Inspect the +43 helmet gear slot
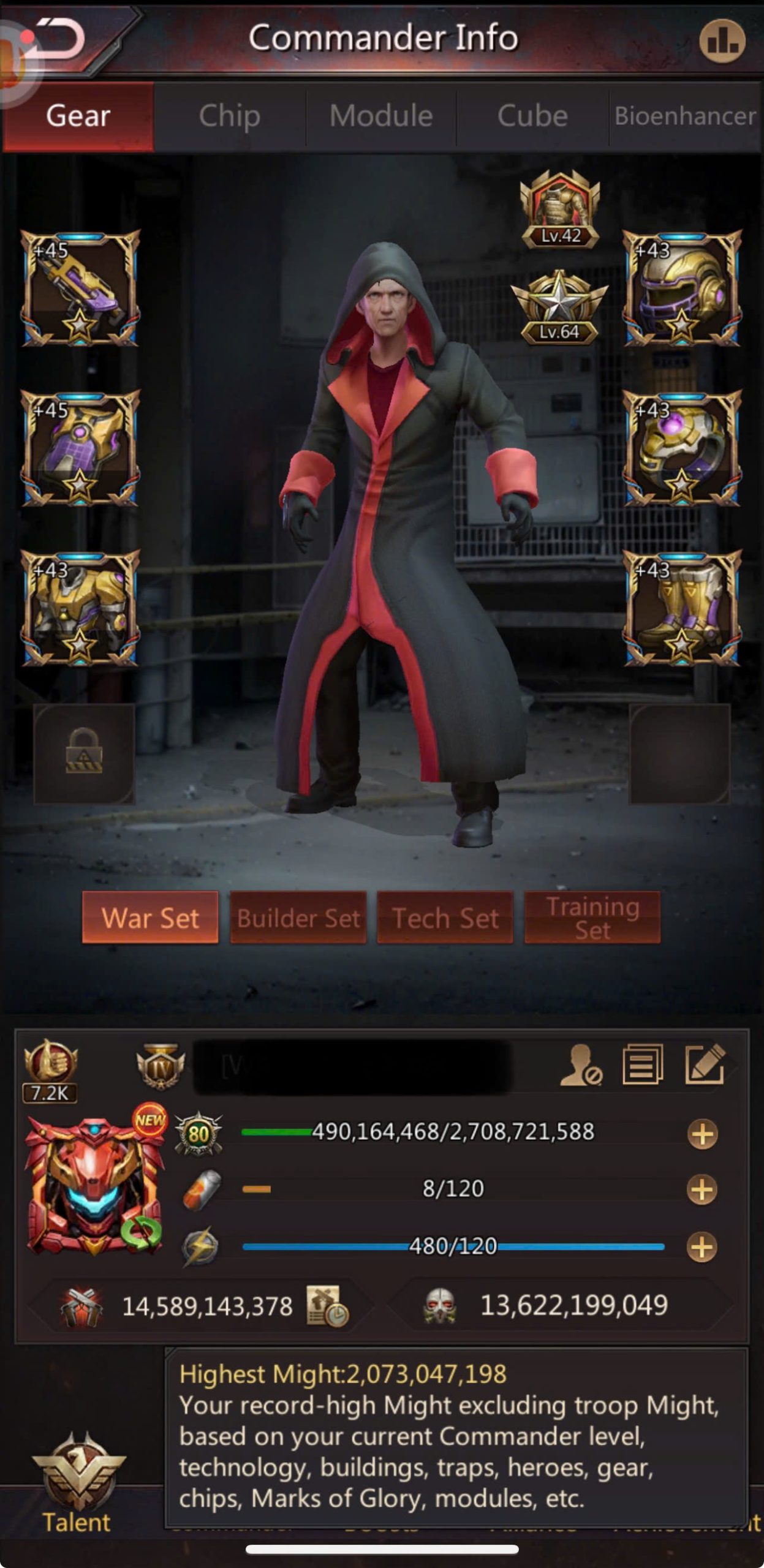 (682, 288)
